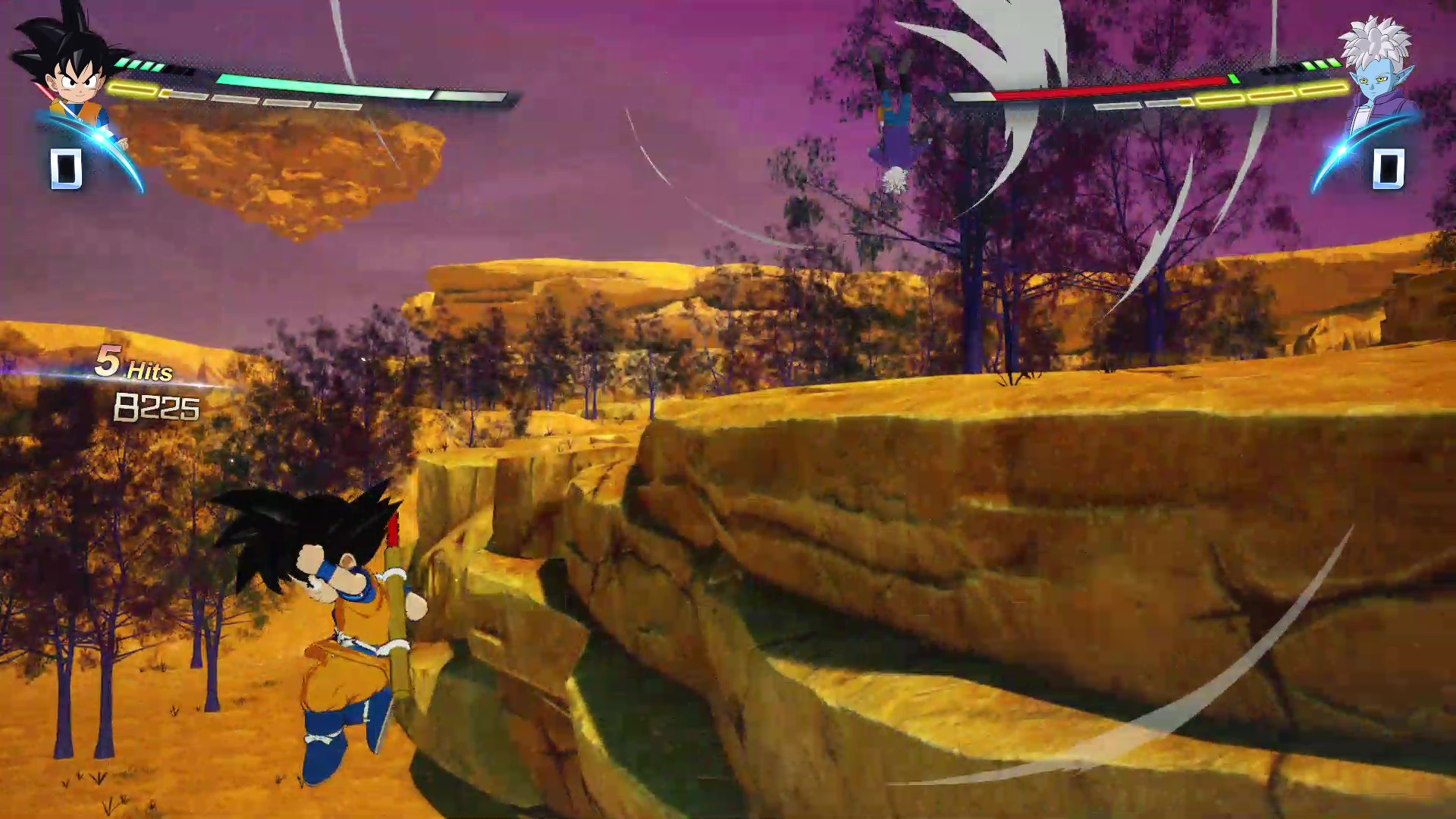Viewport: 1456px width, 819px height.
Task: Click Goku's empty skill stock slot icon
Action: coord(67,170)
